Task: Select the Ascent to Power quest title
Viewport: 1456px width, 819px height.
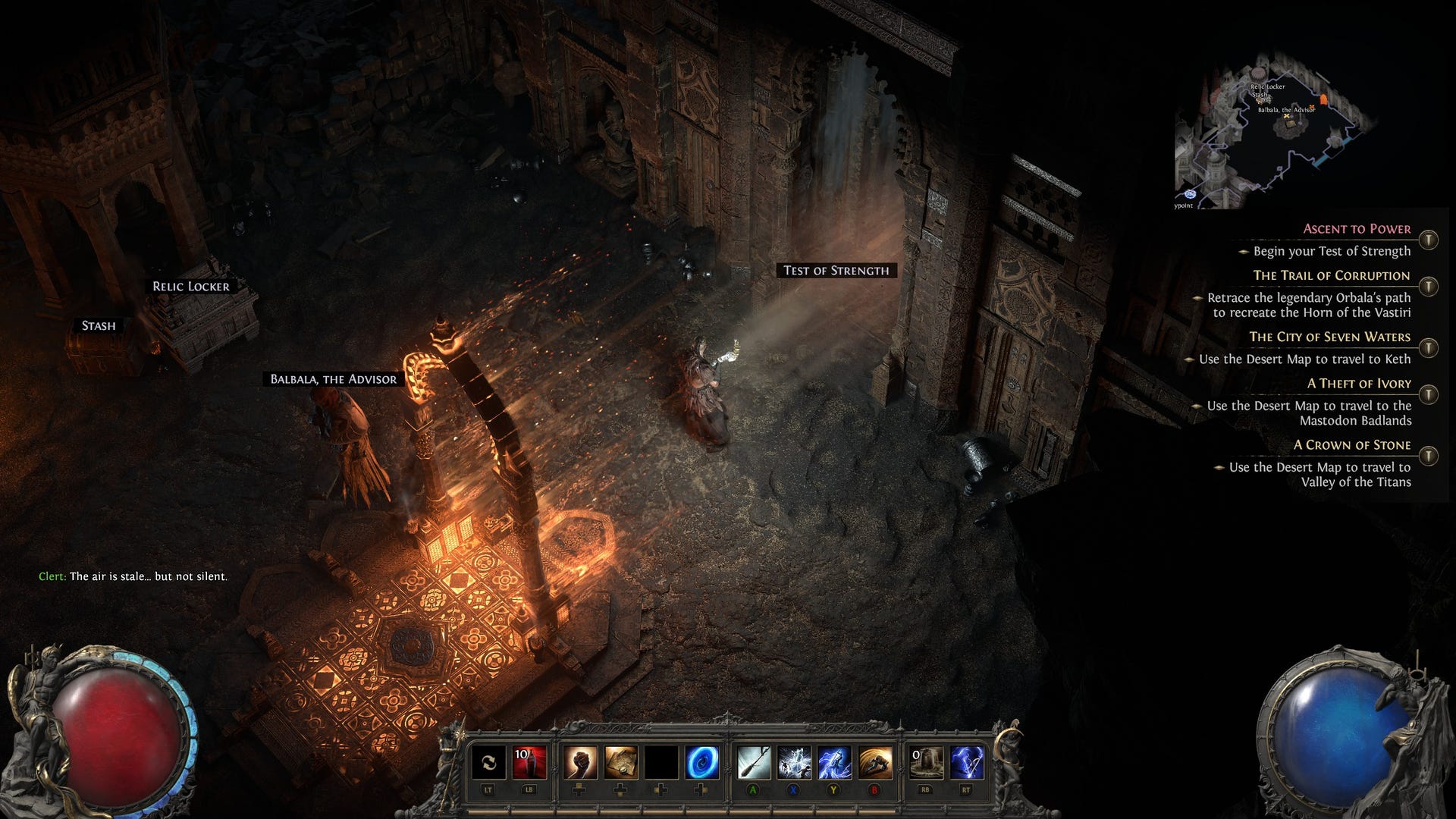Action: pos(1357,229)
